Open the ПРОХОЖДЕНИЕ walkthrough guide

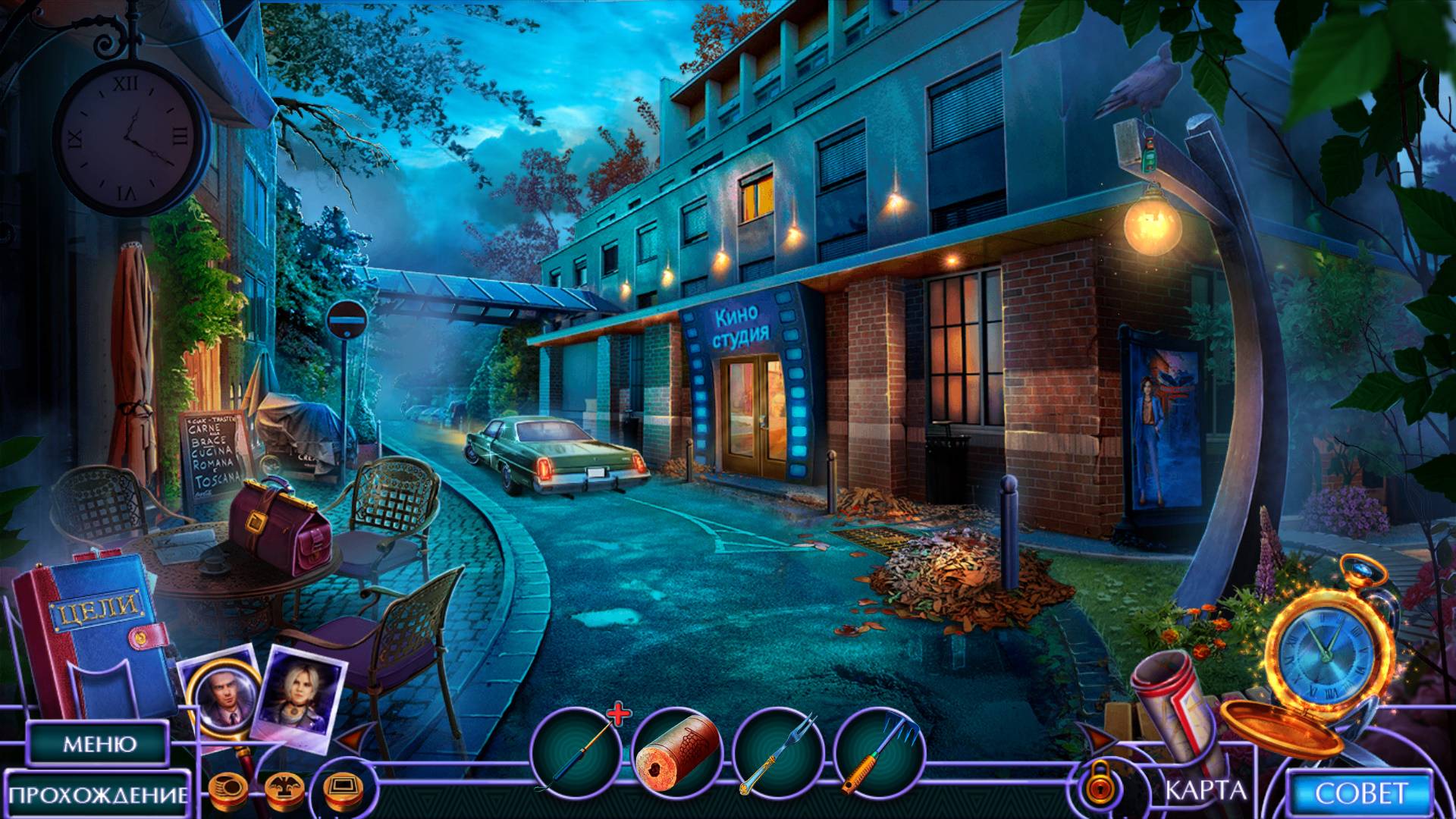(99, 794)
